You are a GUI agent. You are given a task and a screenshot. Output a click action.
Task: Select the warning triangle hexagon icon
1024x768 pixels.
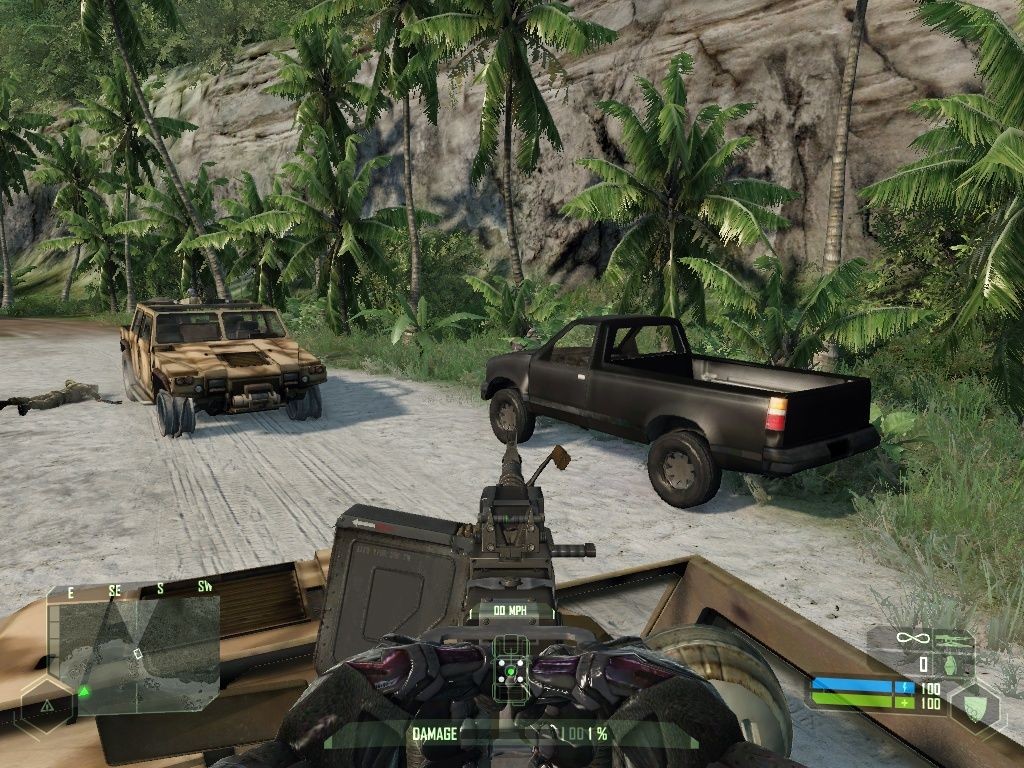tap(47, 706)
